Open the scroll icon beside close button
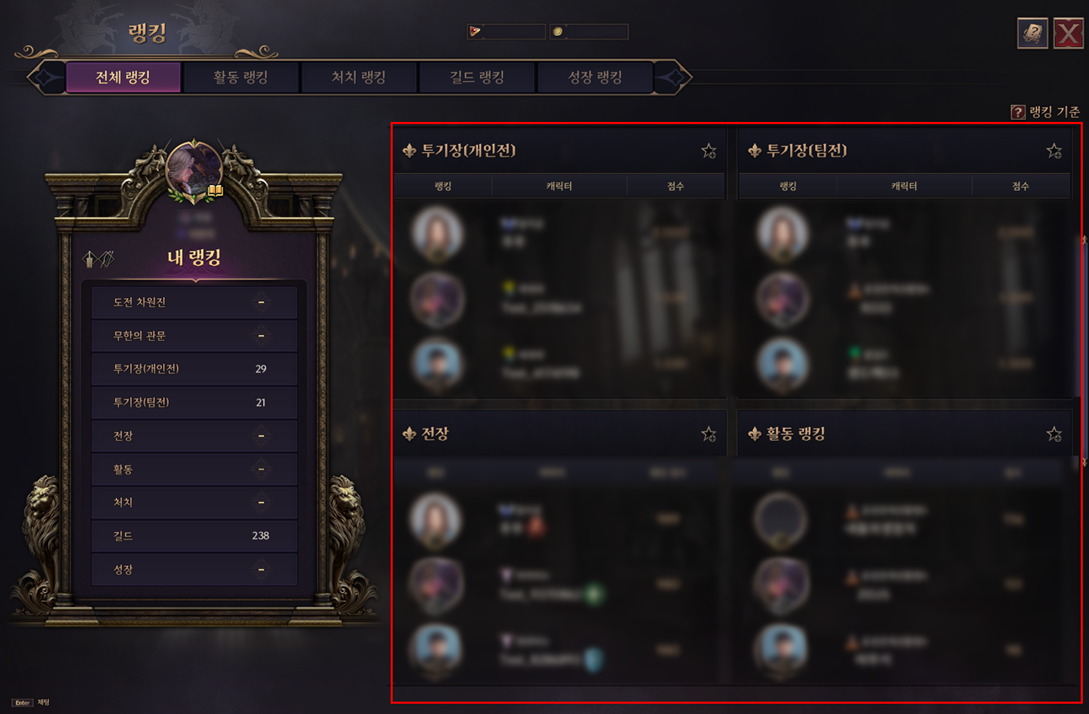 (1032, 33)
